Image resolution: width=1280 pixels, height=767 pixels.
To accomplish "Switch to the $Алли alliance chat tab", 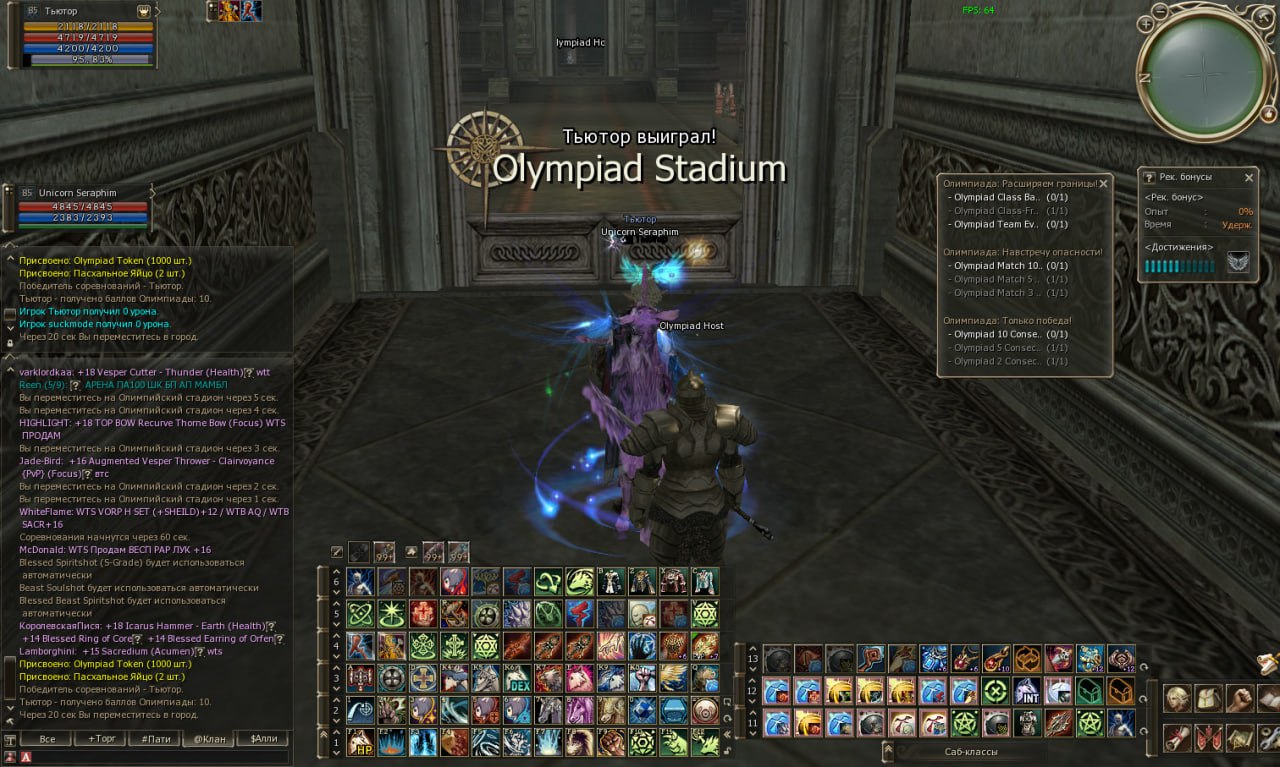I will [263, 739].
